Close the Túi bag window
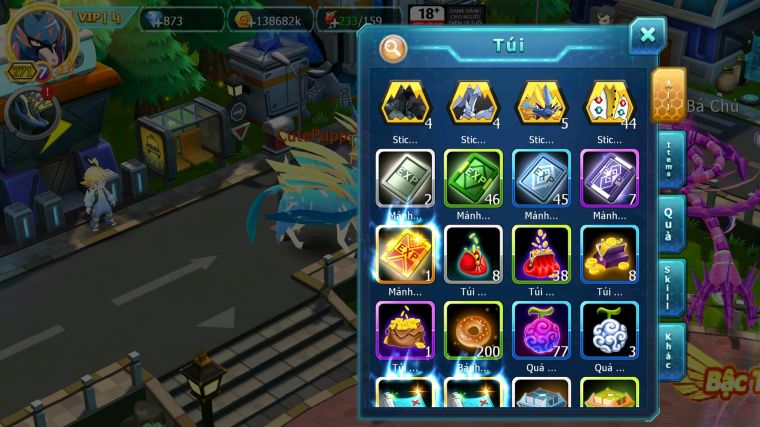This screenshot has width=760, height=427. (647, 35)
